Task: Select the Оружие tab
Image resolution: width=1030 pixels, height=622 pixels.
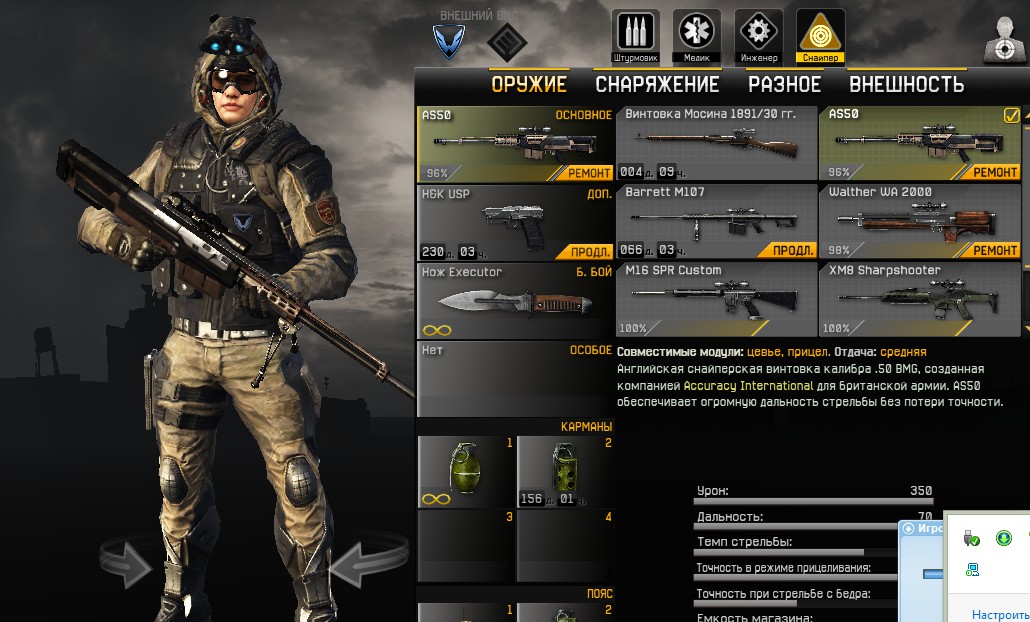Action: click(528, 85)
